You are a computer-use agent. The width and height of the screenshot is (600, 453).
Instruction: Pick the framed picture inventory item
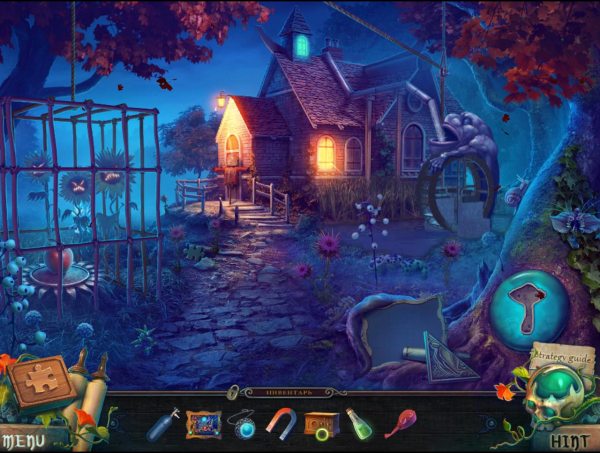click(x=203, y=423)
